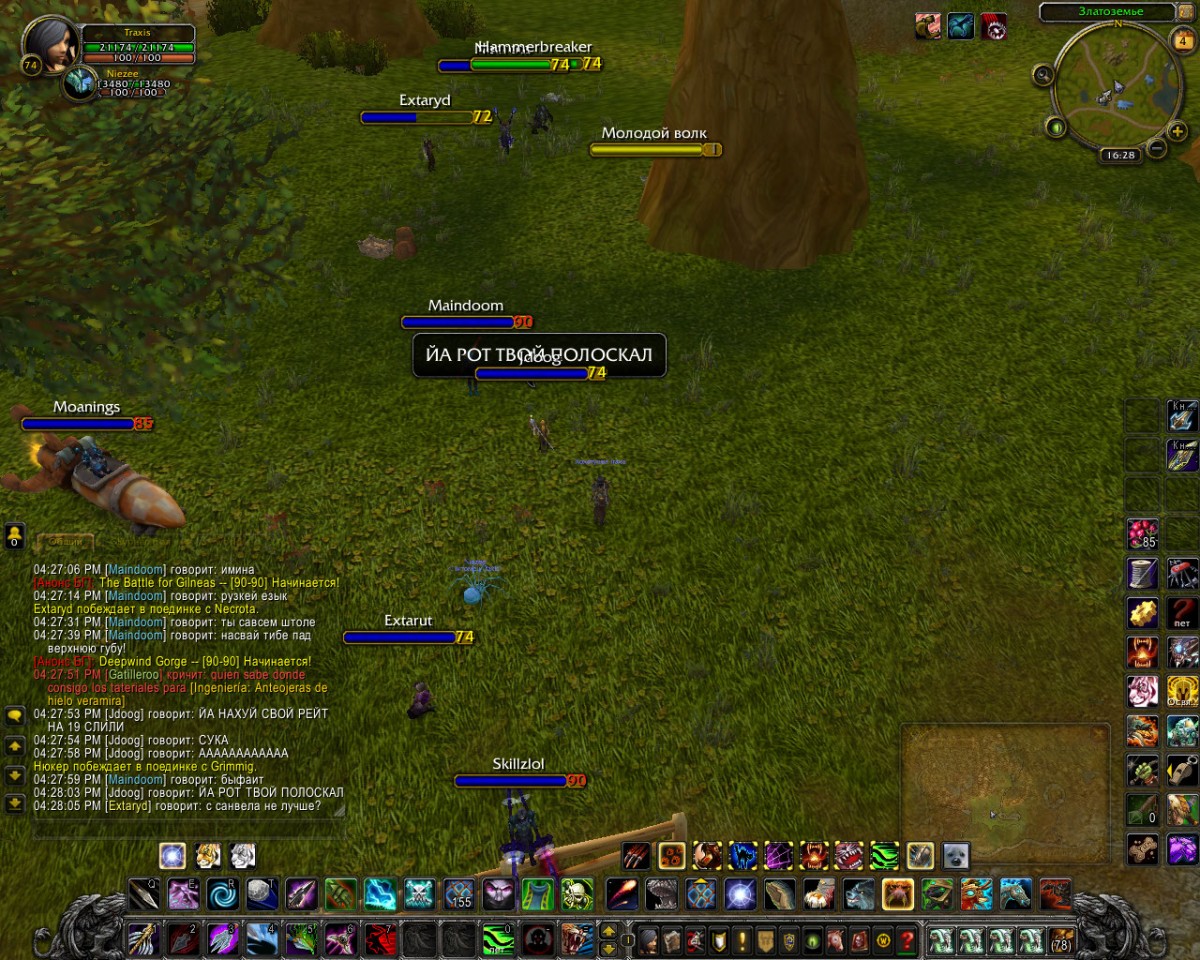This screenshot has width=1200, height=960.
Task: Click the minimap clock showing 16:28
Action: click(x=1118, y=155)
